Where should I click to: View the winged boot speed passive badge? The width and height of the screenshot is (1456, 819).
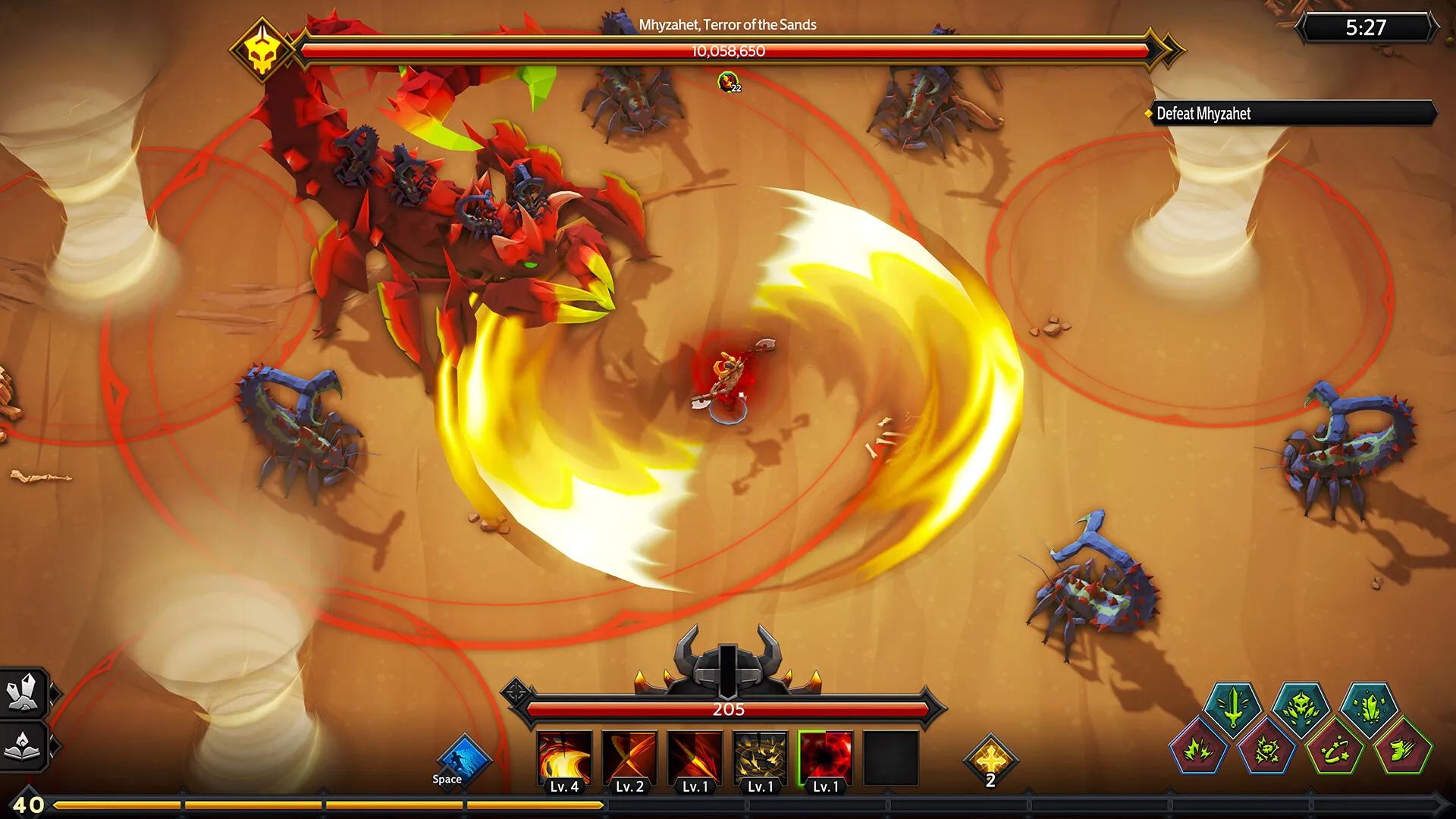1403,750
